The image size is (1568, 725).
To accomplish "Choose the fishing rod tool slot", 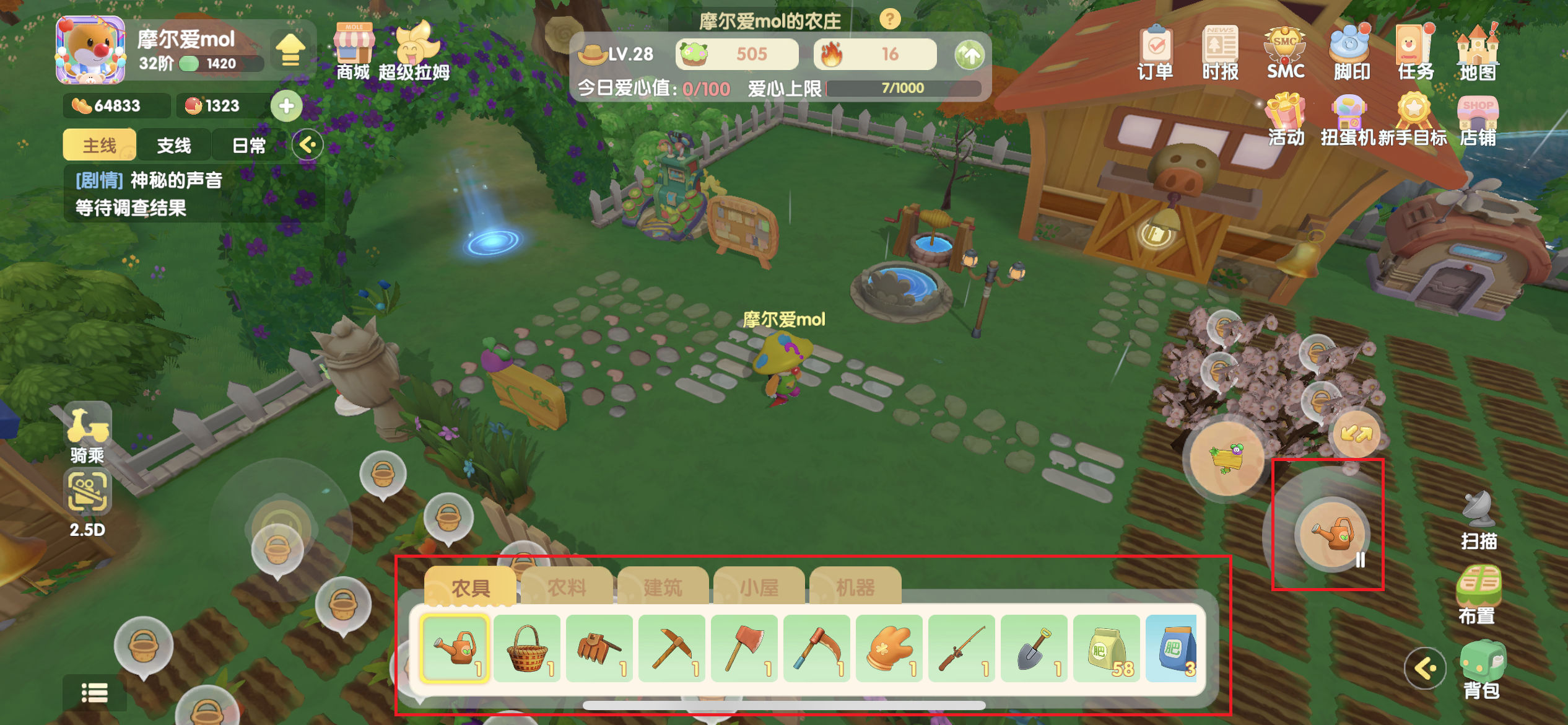I will coord(962,648).
